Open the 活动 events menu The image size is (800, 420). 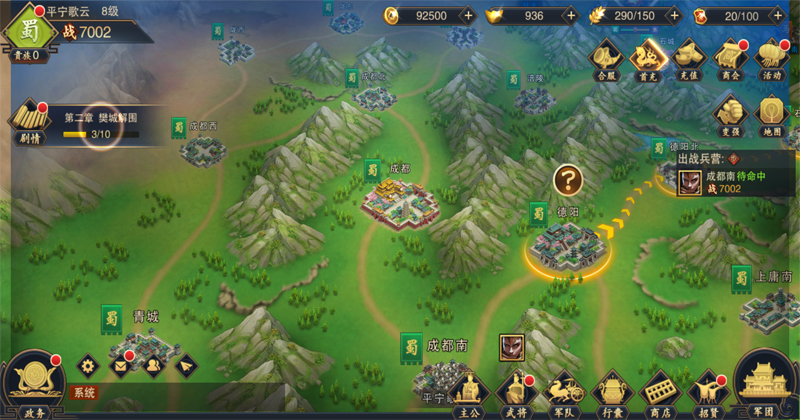[770, 58]
